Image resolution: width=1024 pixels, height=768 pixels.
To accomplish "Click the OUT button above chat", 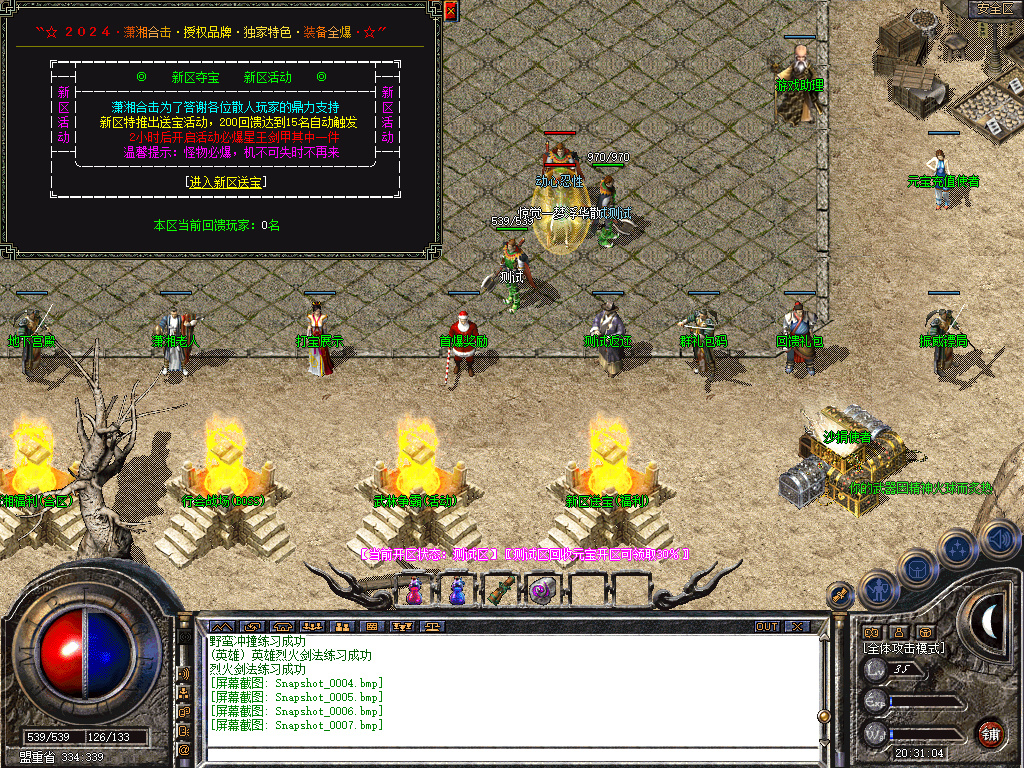I will (767, 627).
